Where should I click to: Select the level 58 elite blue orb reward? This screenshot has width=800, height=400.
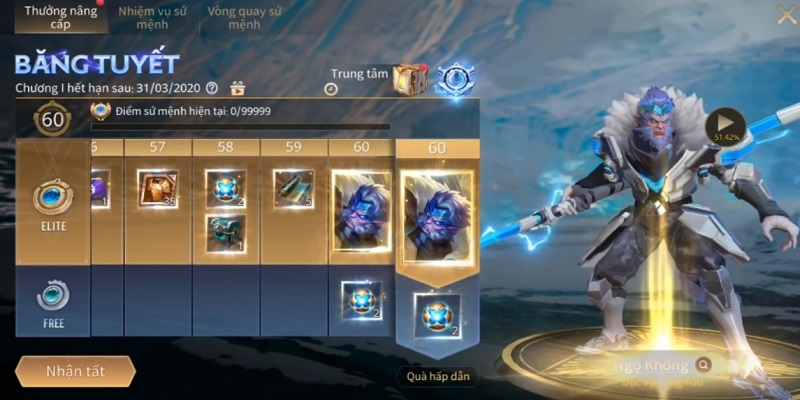pyautogui.click(x=226, y=188)
